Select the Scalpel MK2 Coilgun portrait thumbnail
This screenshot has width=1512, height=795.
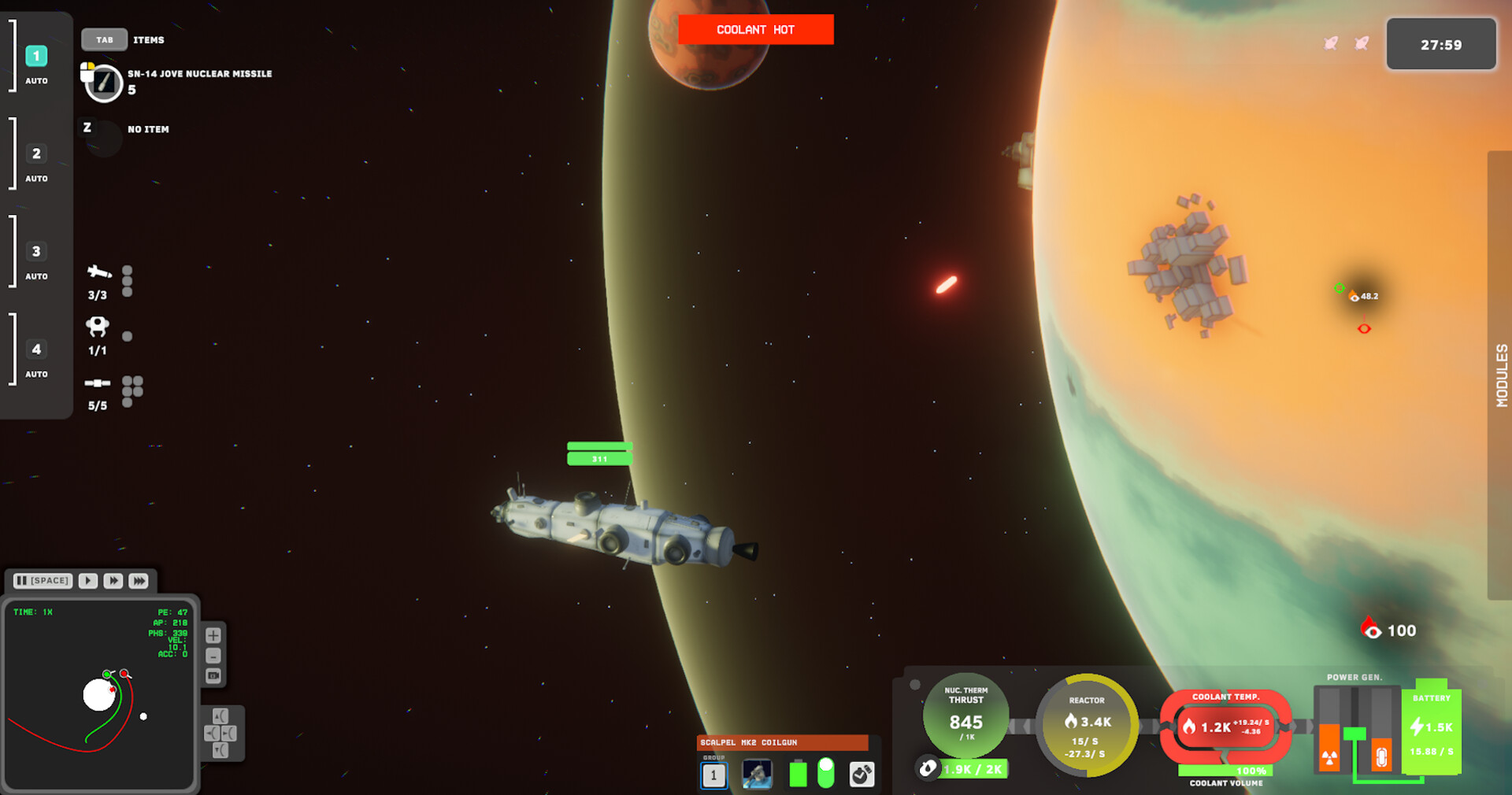(x=757, y=775)
